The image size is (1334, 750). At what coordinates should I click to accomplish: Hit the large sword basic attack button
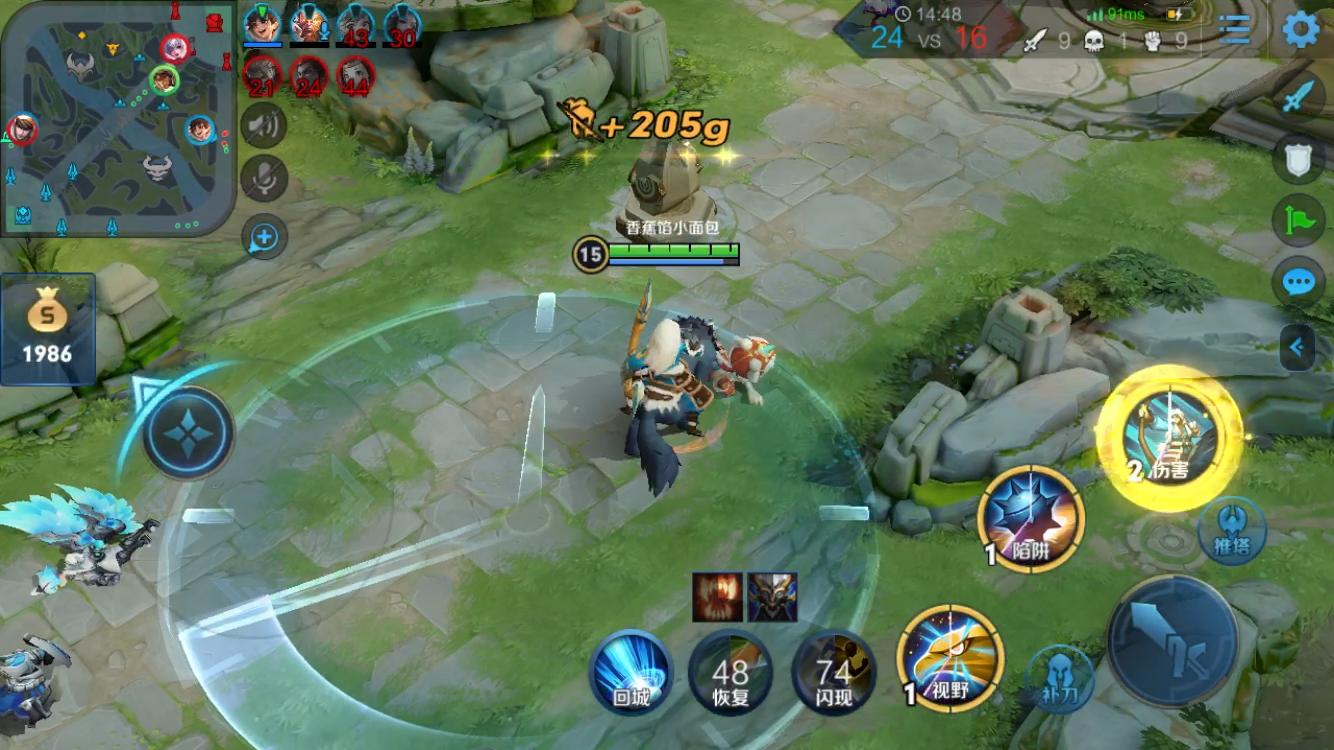point(1172,640)
